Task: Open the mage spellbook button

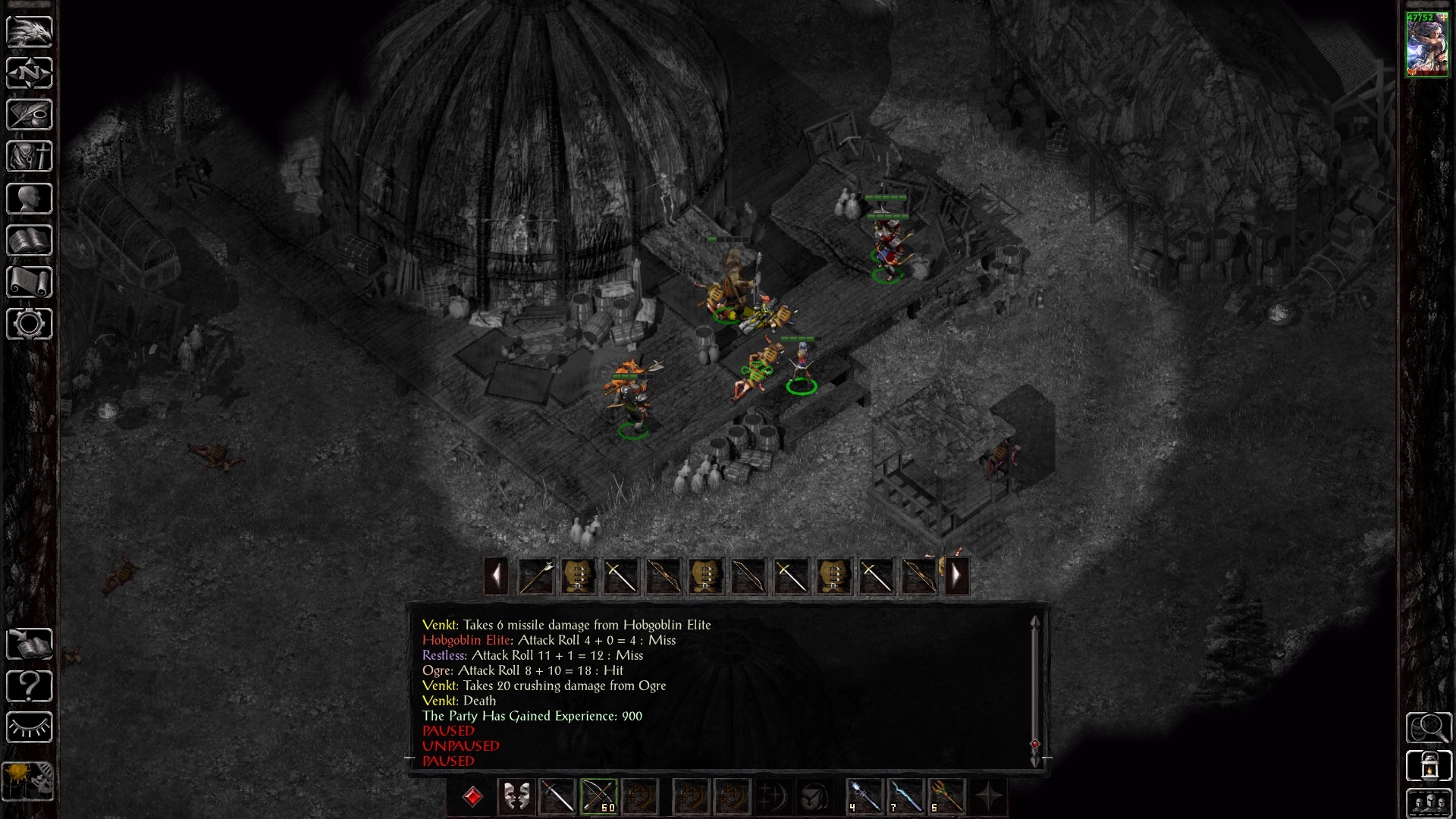Action: coord(30,241)
